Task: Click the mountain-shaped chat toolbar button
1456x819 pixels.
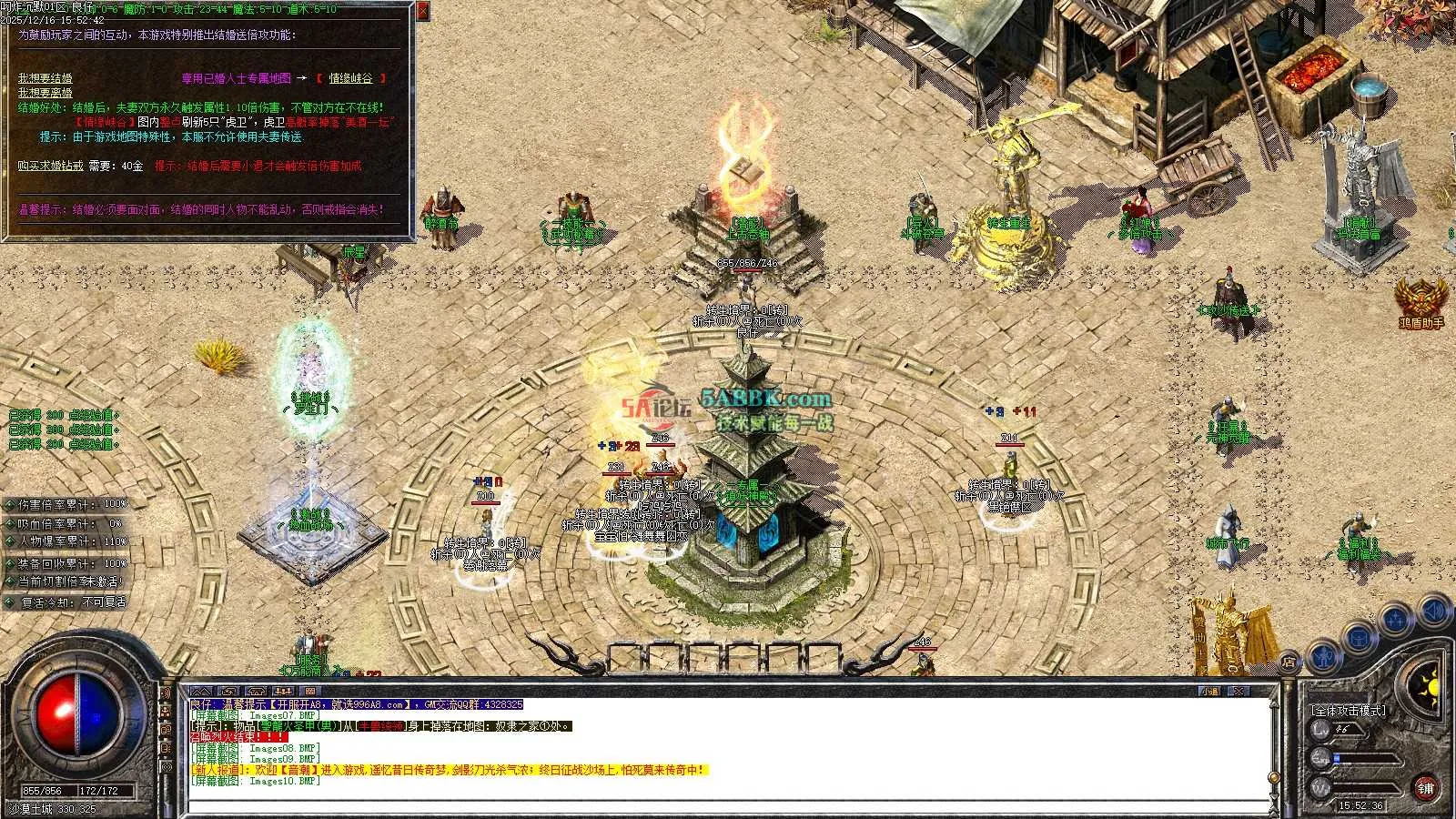Action: (201, 692)
